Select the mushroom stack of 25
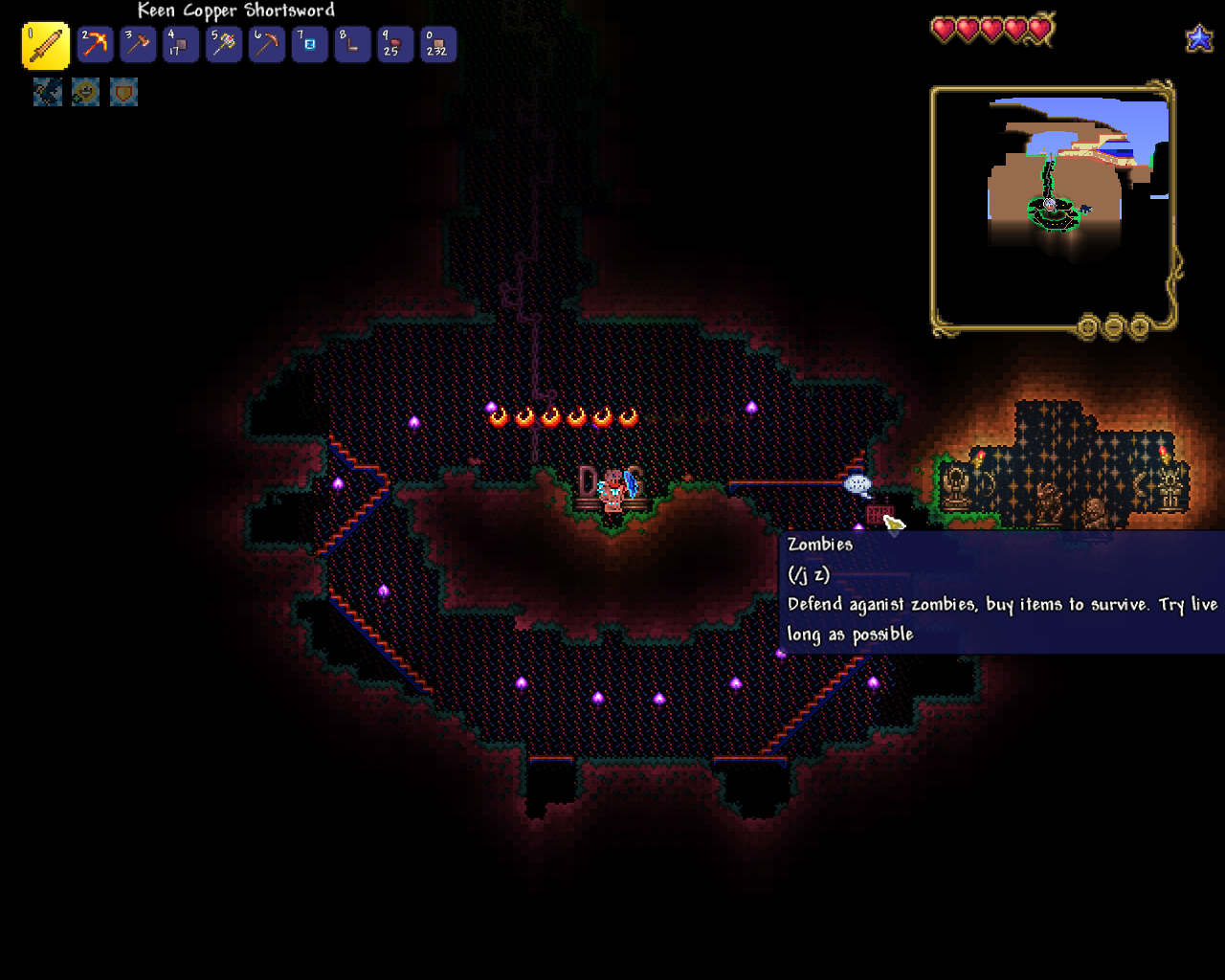The image size is (1225, 980). [x=395, y=45]
